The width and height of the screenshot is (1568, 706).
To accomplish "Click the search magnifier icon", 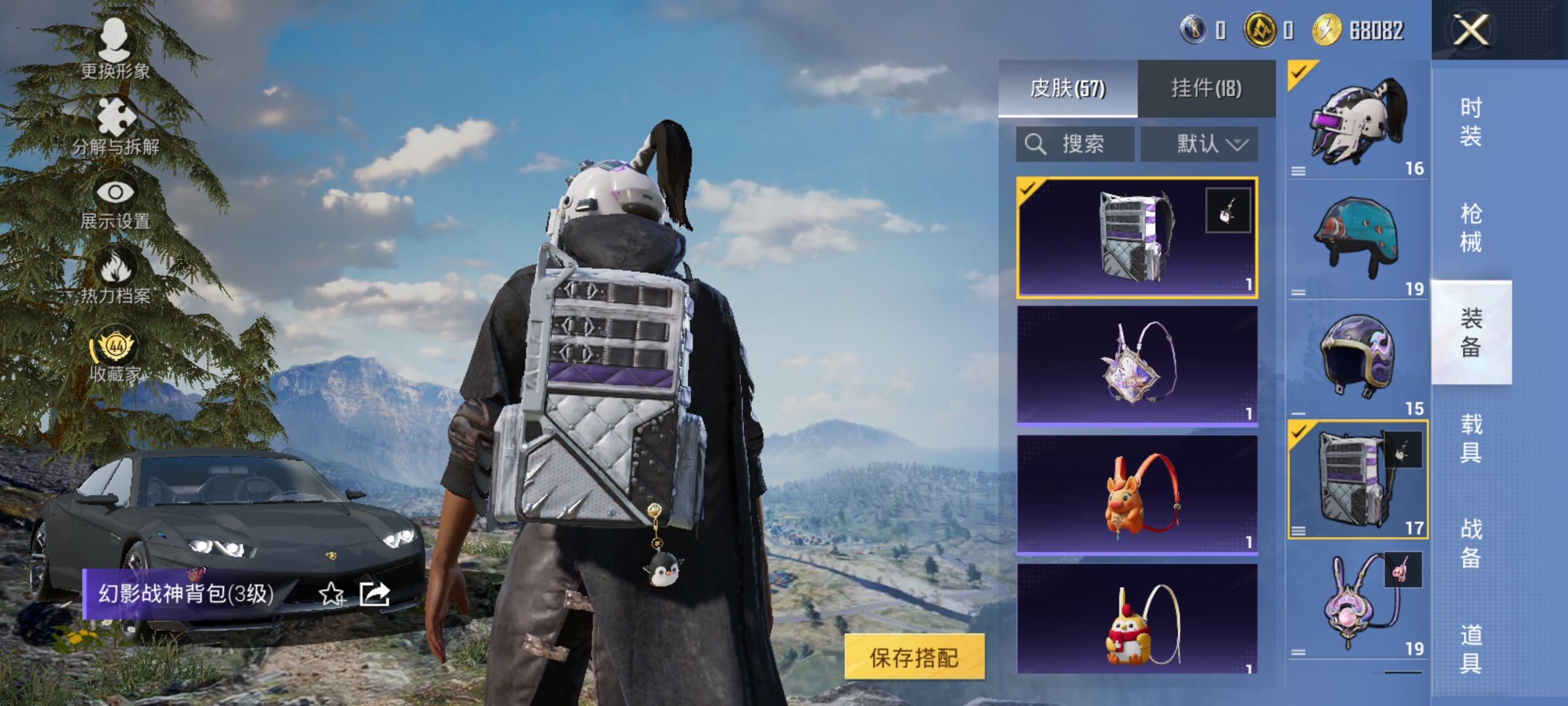I will 1036,144.
